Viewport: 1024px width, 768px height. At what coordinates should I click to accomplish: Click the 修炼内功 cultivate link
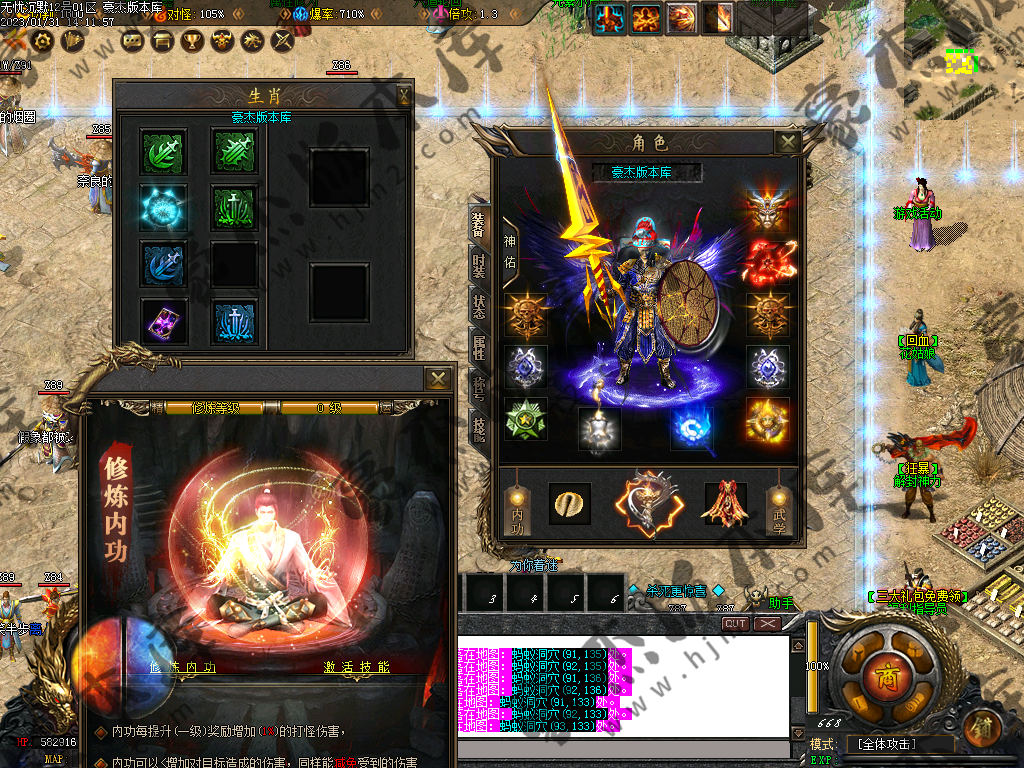[x=182, y=667]
